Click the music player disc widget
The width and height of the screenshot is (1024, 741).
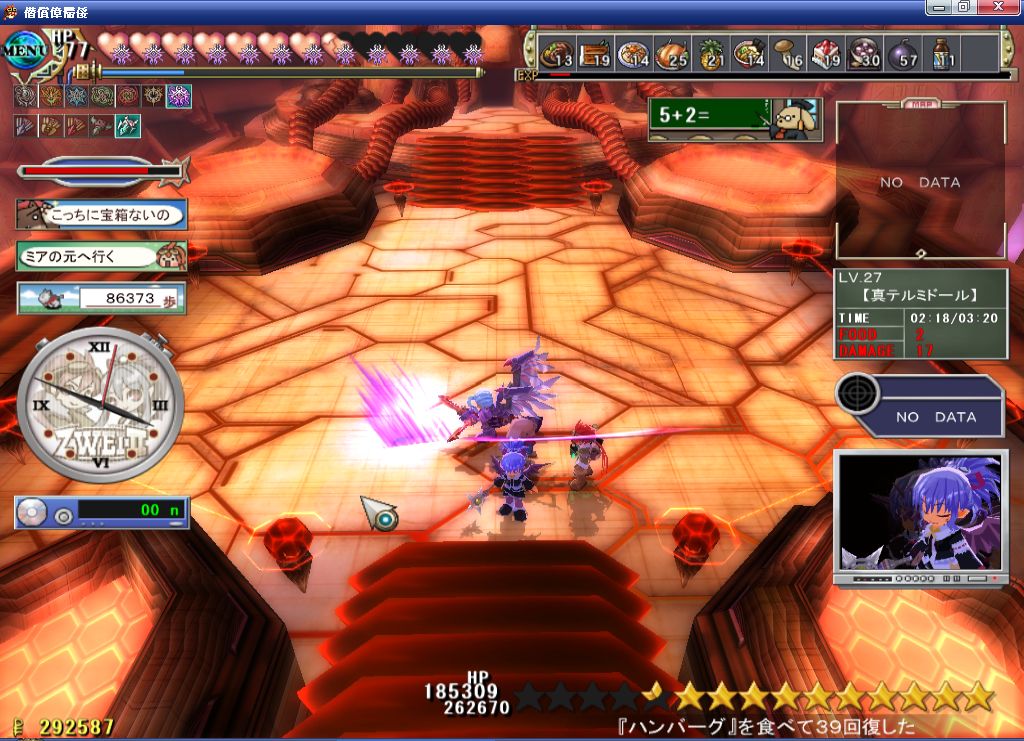[x=100, y=513]
